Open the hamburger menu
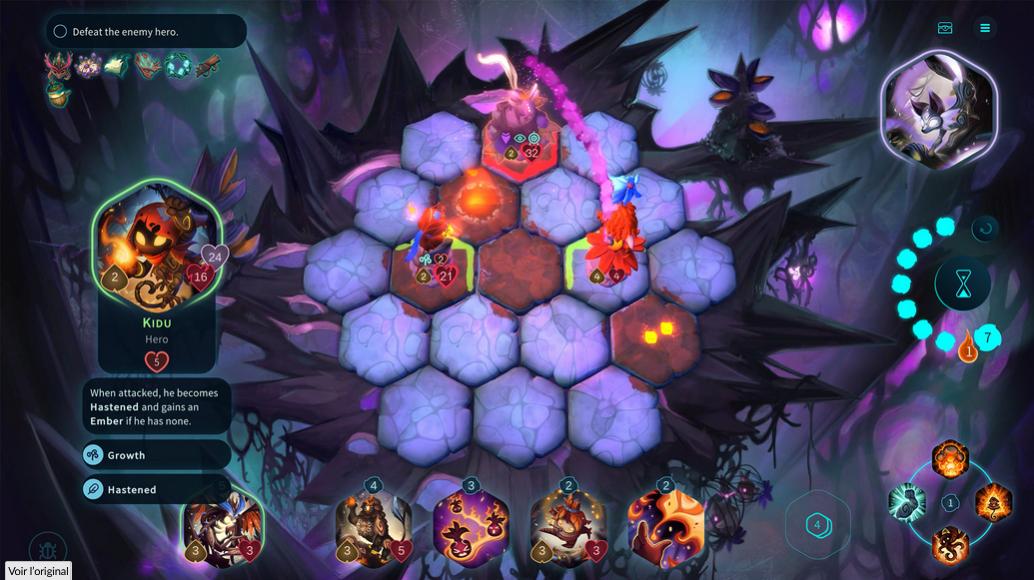The width and height of the screenshot is (1034, 580). point(985,28)
